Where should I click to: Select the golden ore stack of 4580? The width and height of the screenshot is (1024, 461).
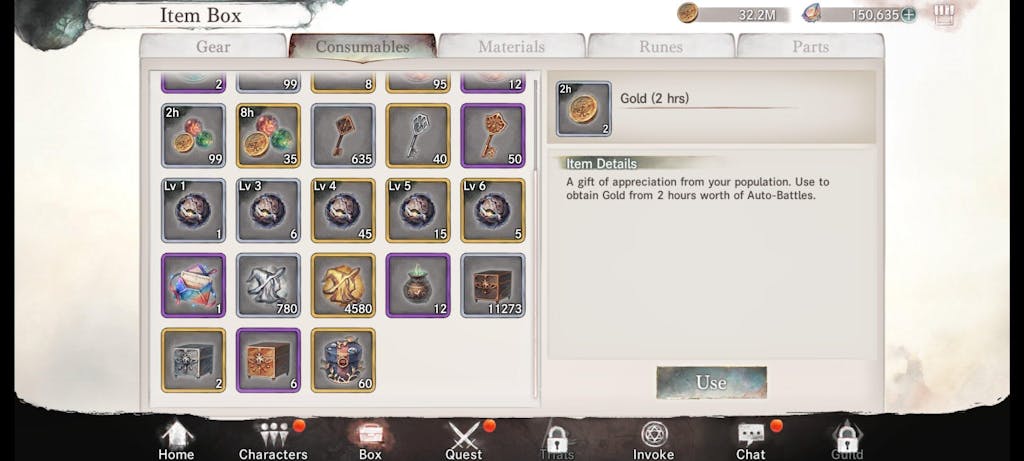pyautogui.click(x=343, y=285)
